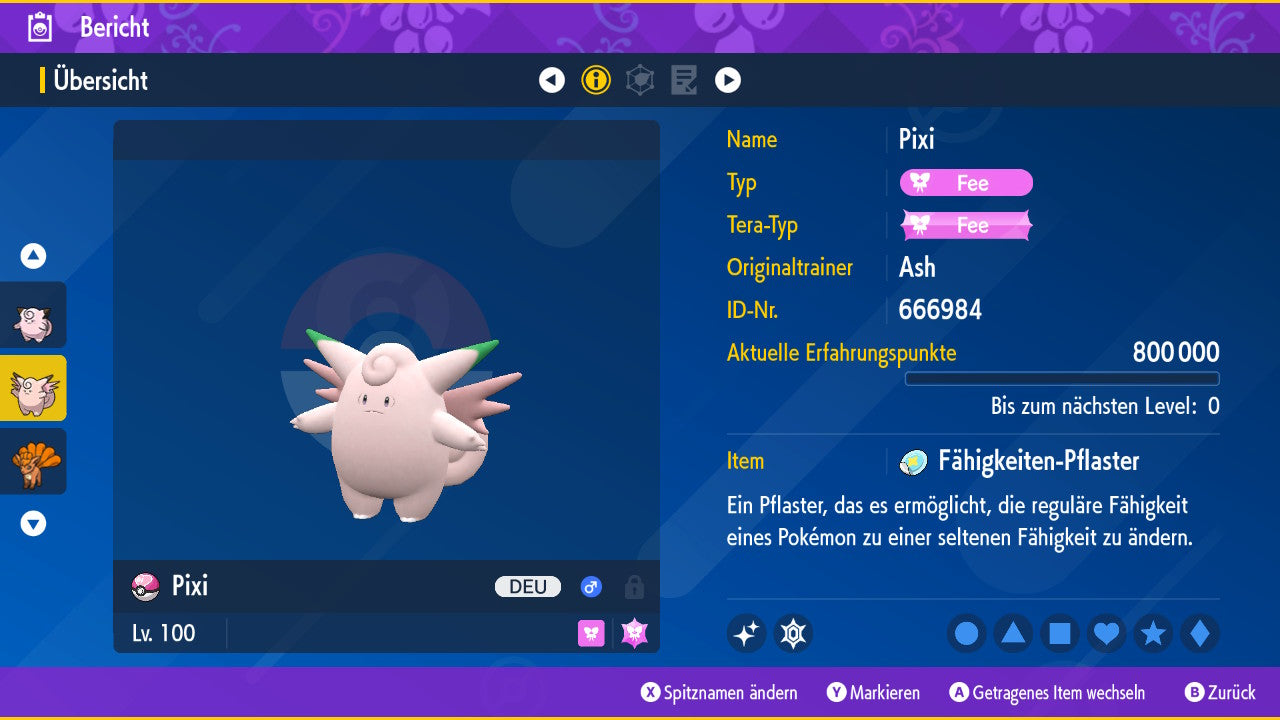Go to the next summary page arrow
This screenshot has width=1280, height=720.
[728, 80]
